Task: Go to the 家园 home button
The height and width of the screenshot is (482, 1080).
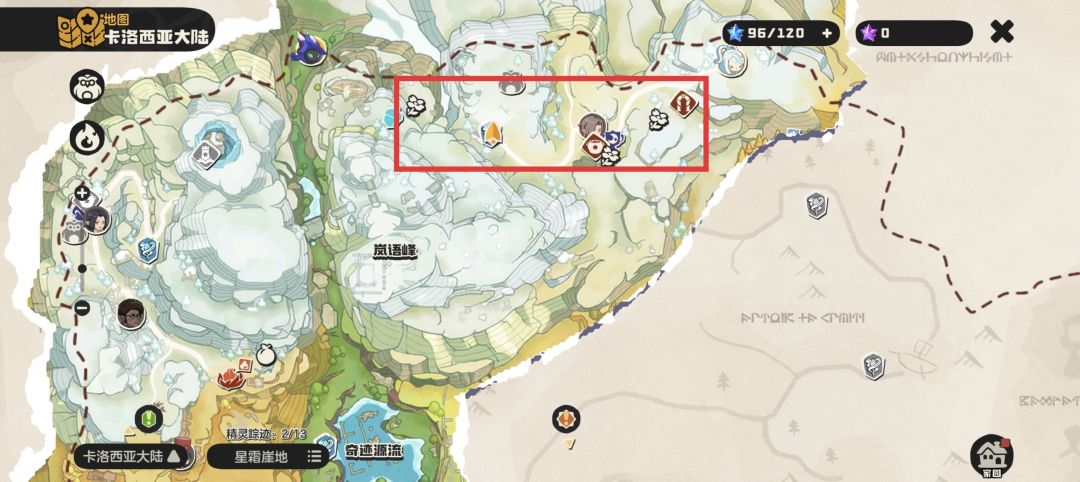Action: pyautogui.click(x=991, y=455)
